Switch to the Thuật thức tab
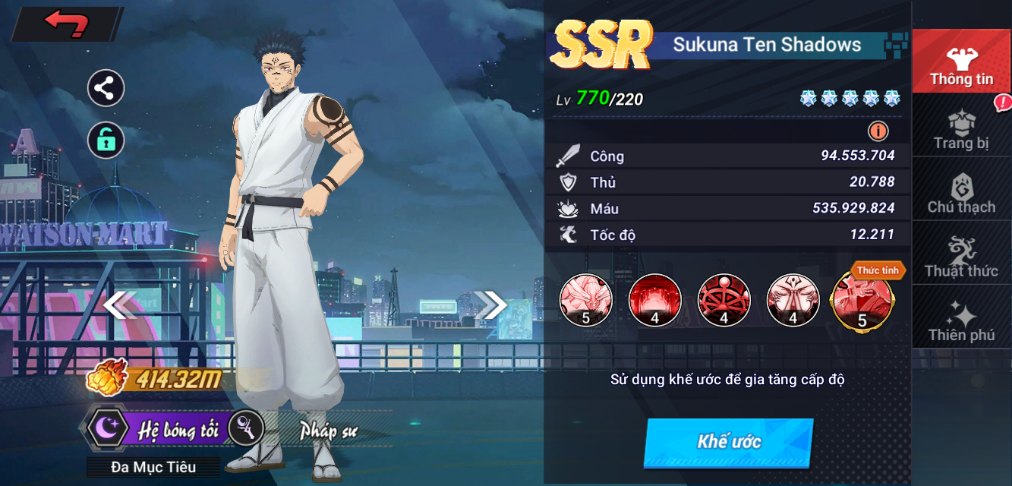This screenshot has height=486, width=1012. (x=961, y=256)
